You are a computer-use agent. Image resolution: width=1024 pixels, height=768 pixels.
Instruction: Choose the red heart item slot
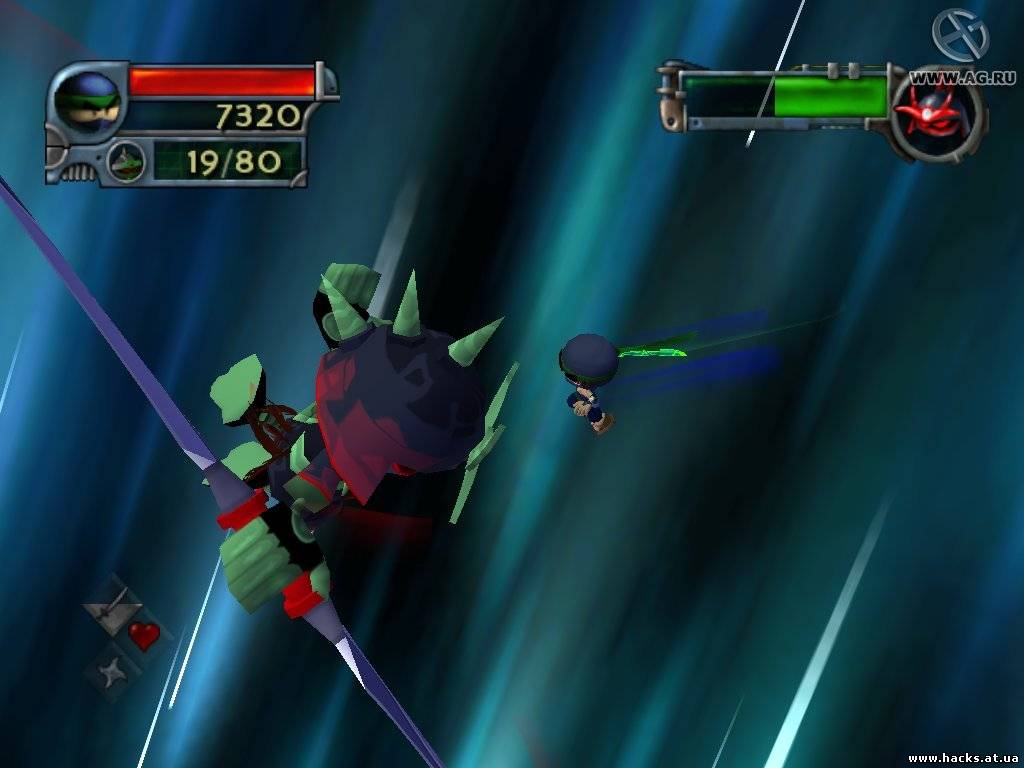coord(143,635)
